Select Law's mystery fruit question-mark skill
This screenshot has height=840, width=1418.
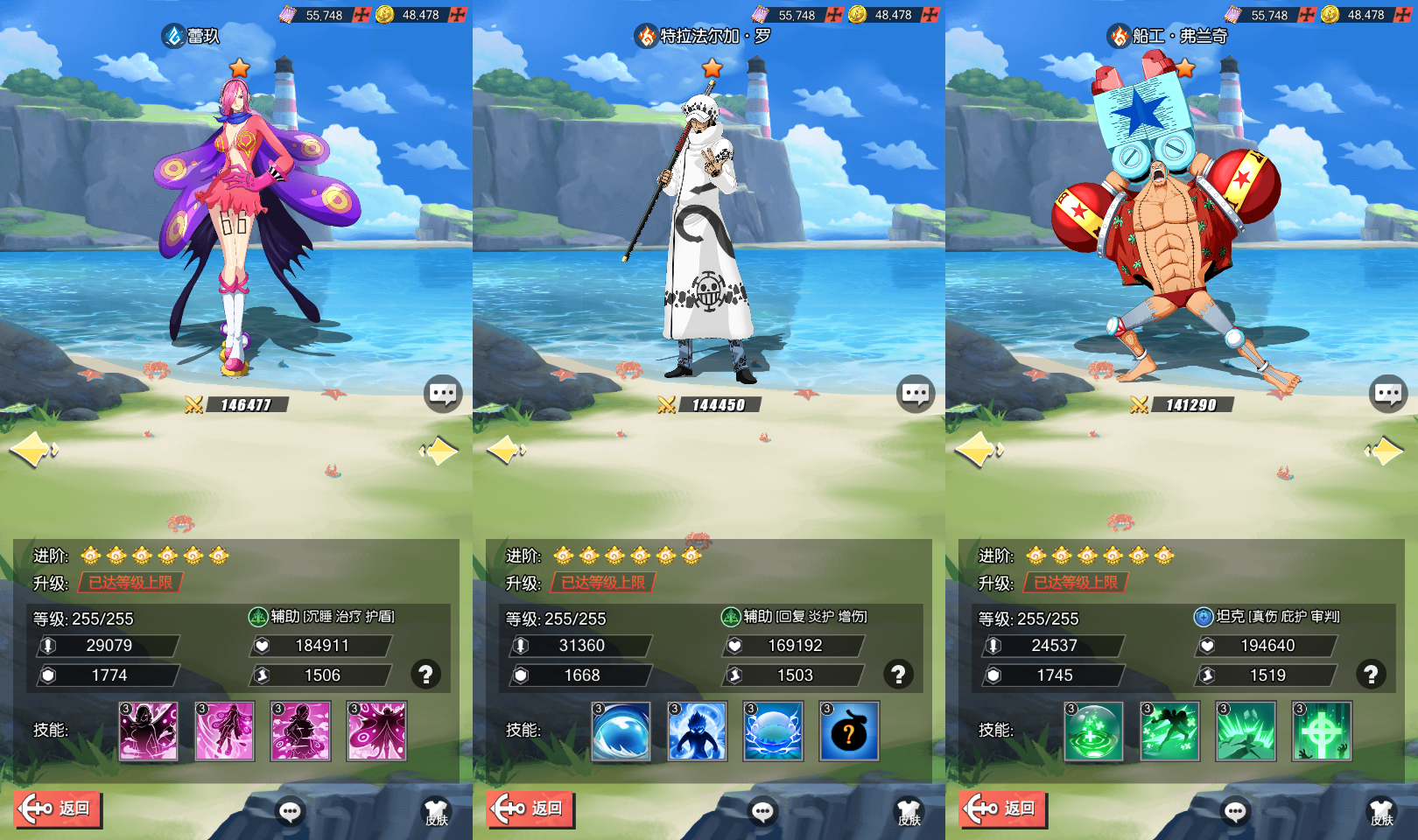coord(848,731)
